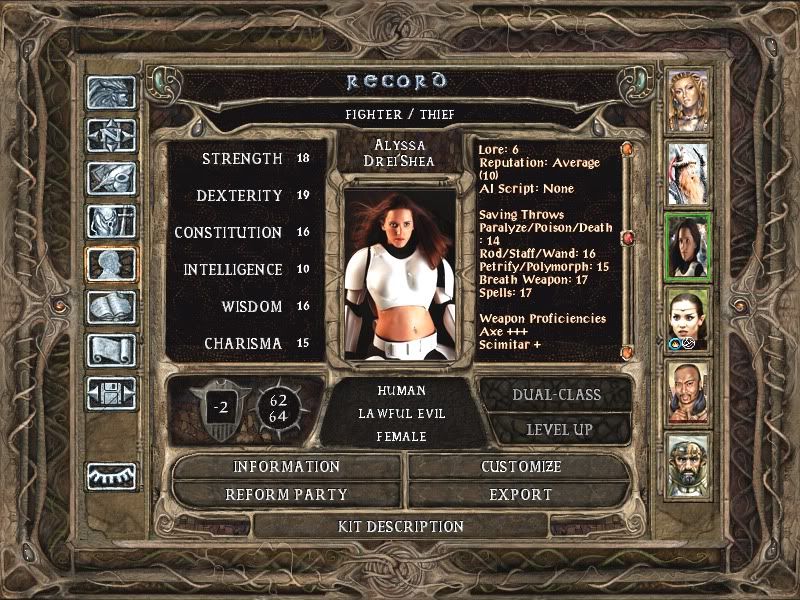Open the journal quill icon
Viewport: 800px width, 600px height.
pos(111,178)
